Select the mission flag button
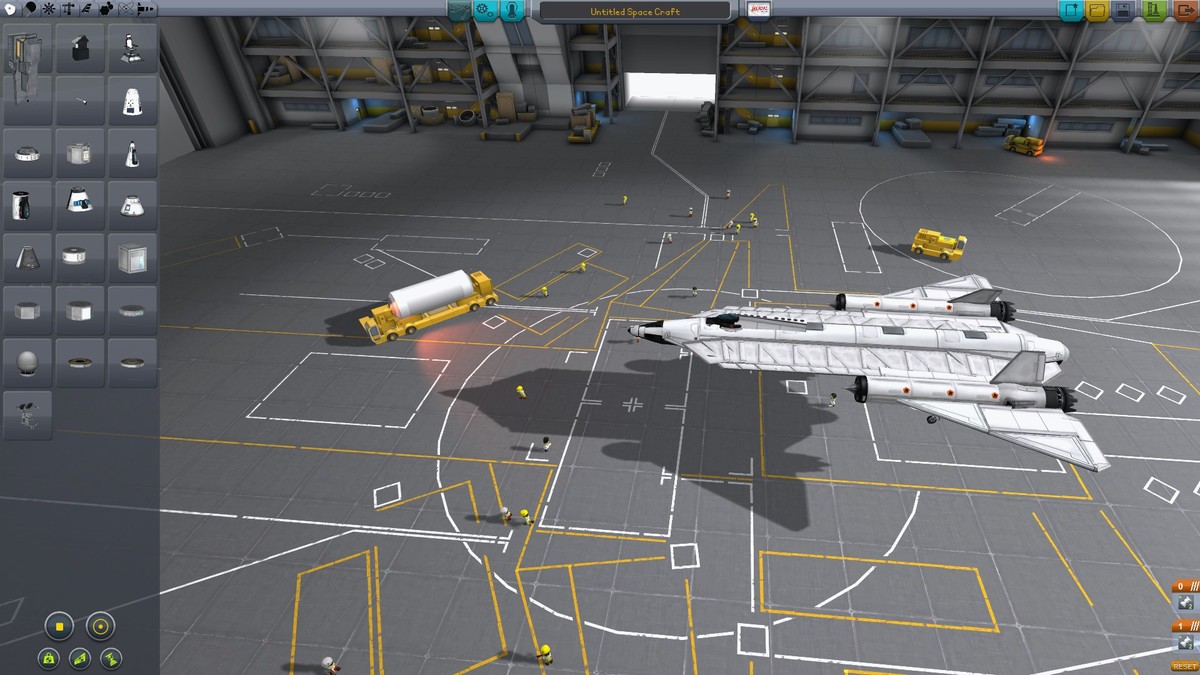Image resolution: width=1200 pixels, height=675 pixels. coord(758,10)
